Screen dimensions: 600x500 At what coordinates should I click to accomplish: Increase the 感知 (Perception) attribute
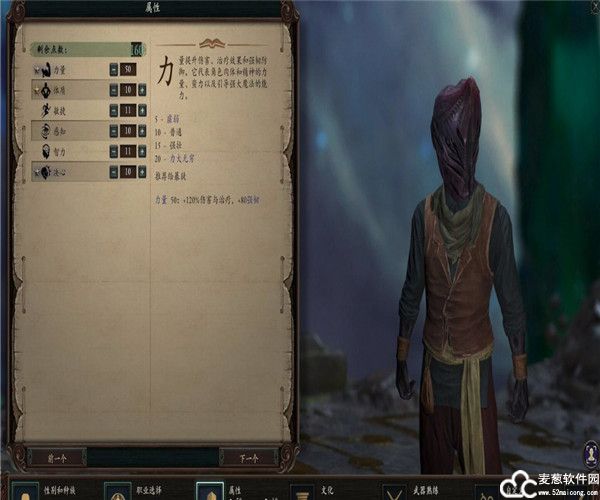click(x=142, y=131)
